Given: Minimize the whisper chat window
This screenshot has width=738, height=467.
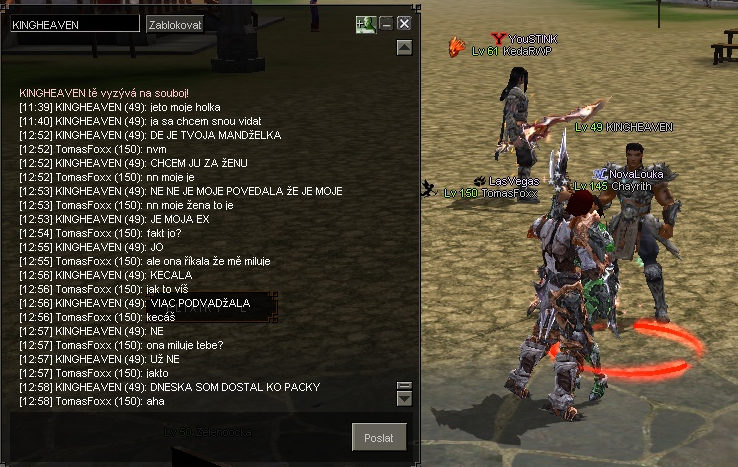Looking at the screenshot, I should tap(386, 23).
